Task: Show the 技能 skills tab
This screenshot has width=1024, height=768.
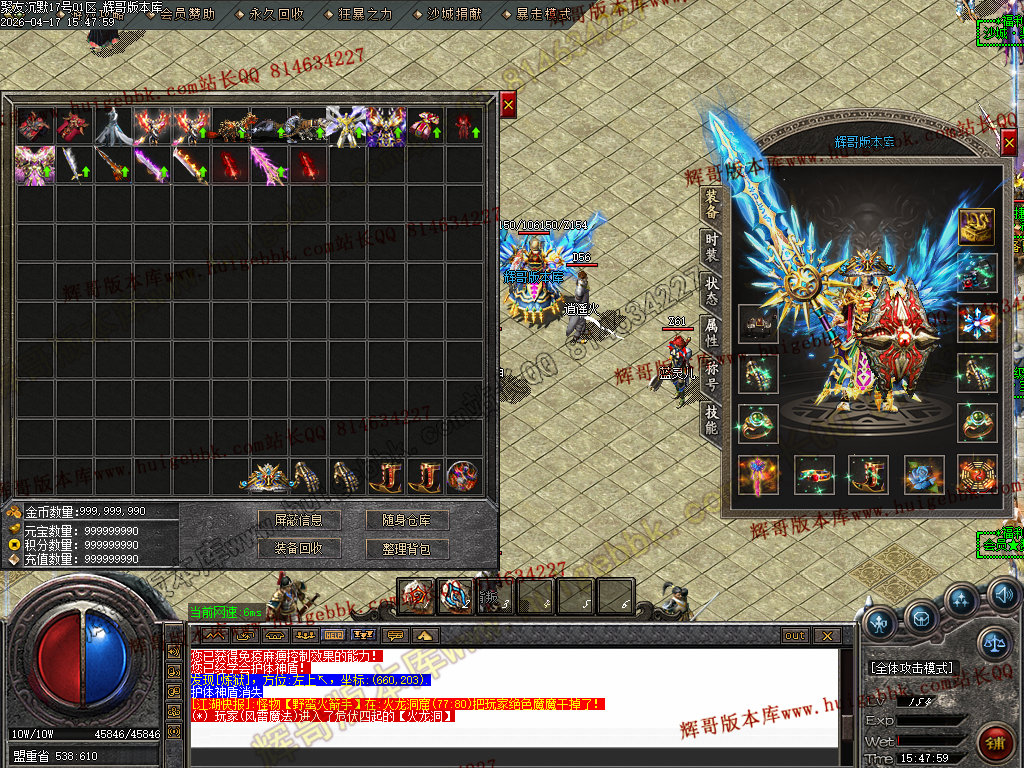Action: [711, 419]
